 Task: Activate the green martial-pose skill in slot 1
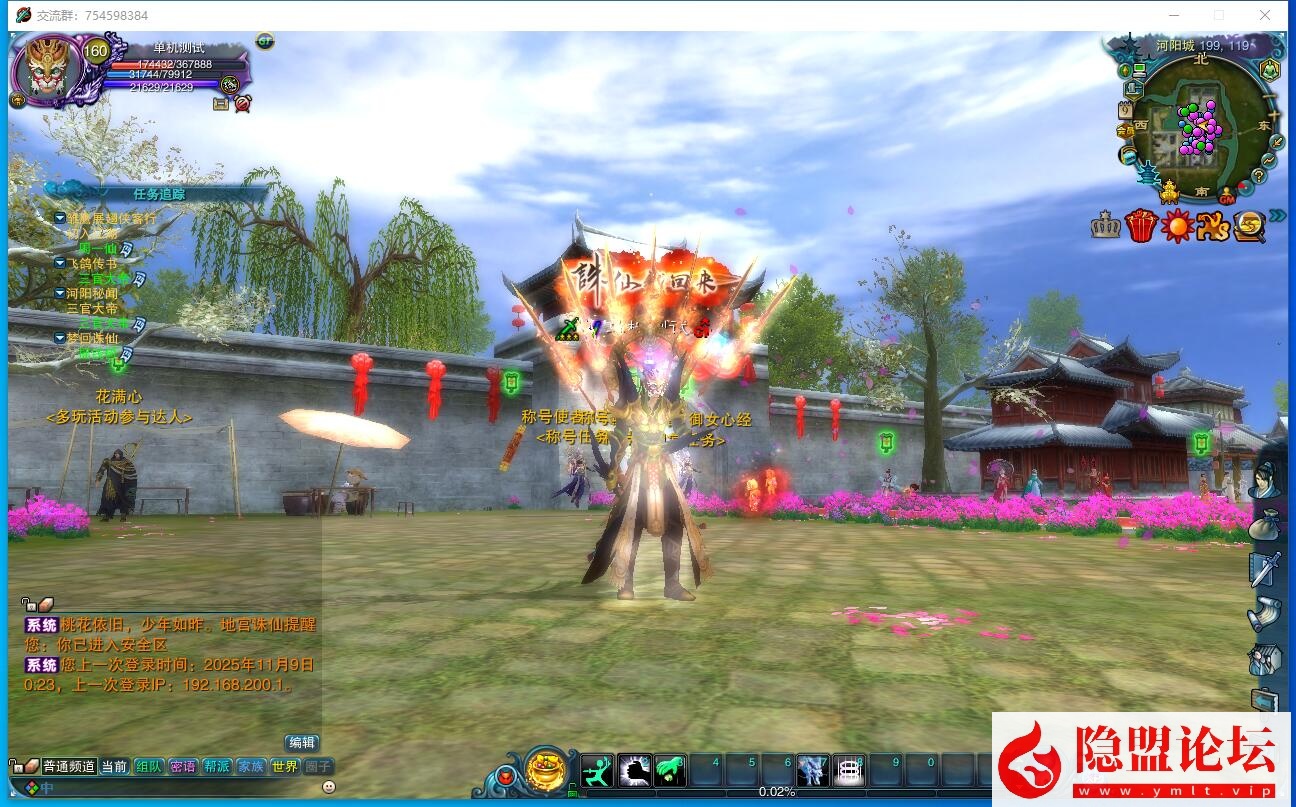pos(597,770)
